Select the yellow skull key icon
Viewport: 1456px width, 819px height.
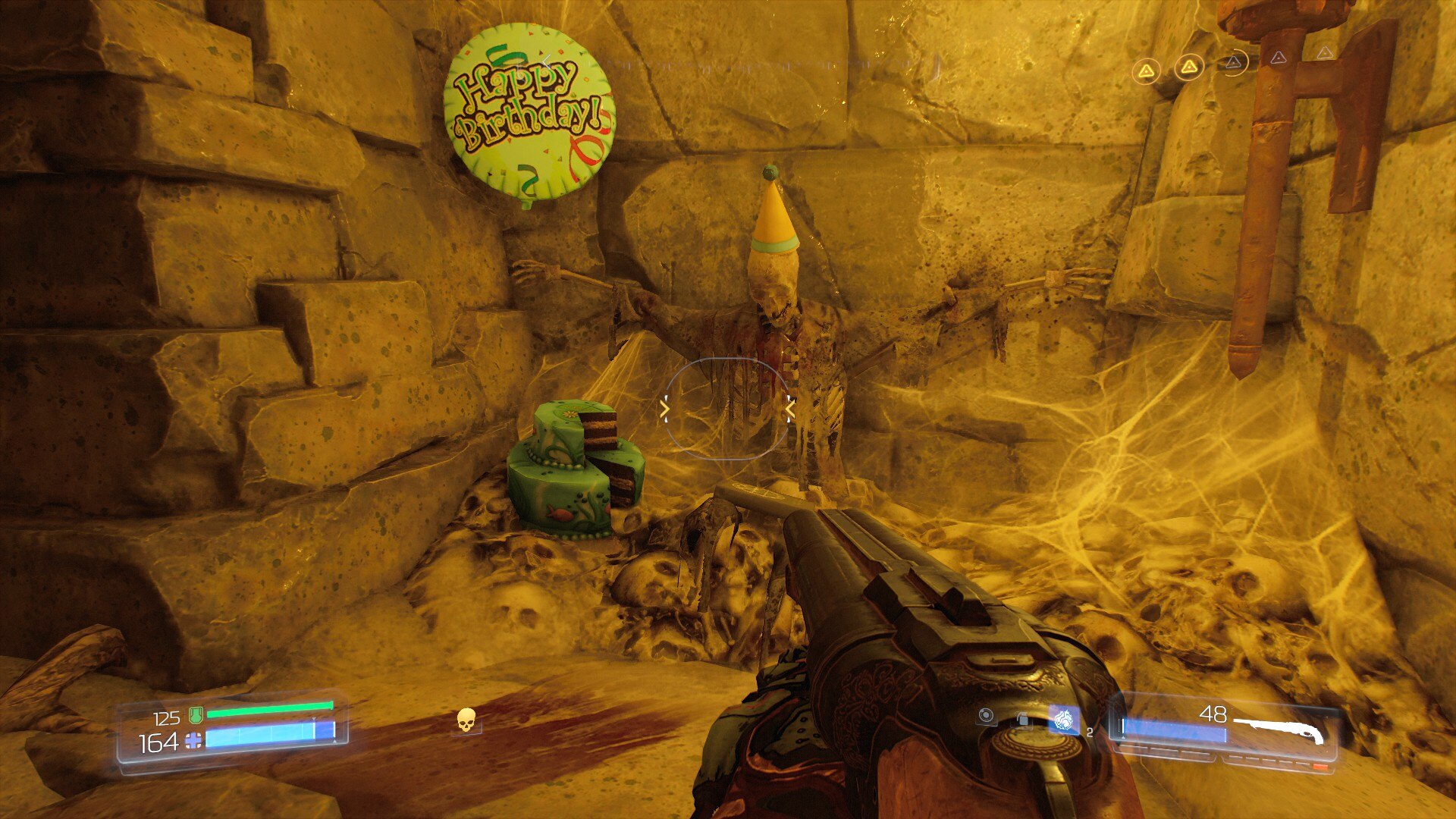(x=466, y=720)
